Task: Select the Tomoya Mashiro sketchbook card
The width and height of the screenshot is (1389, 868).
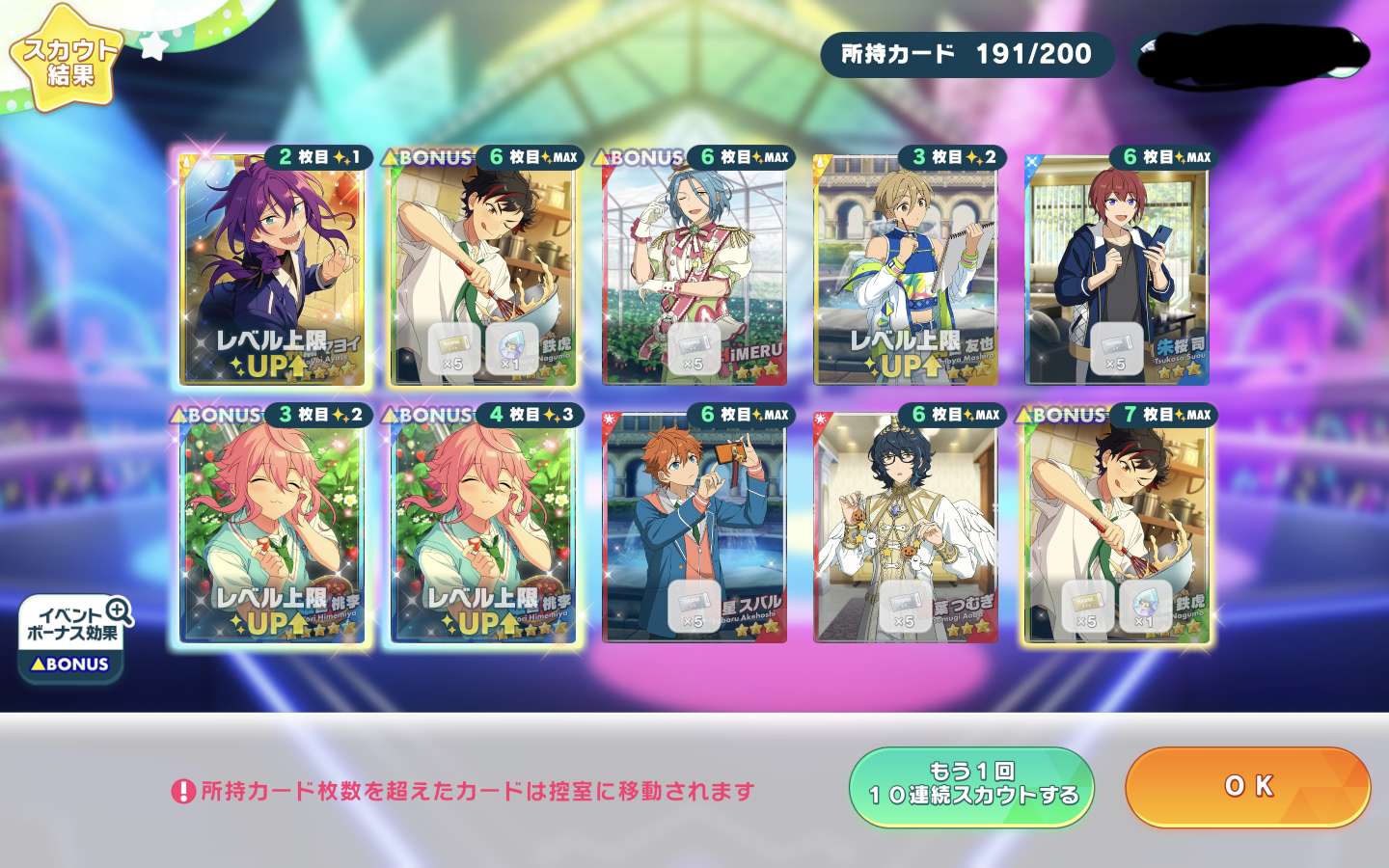Action: coord(906,270)
